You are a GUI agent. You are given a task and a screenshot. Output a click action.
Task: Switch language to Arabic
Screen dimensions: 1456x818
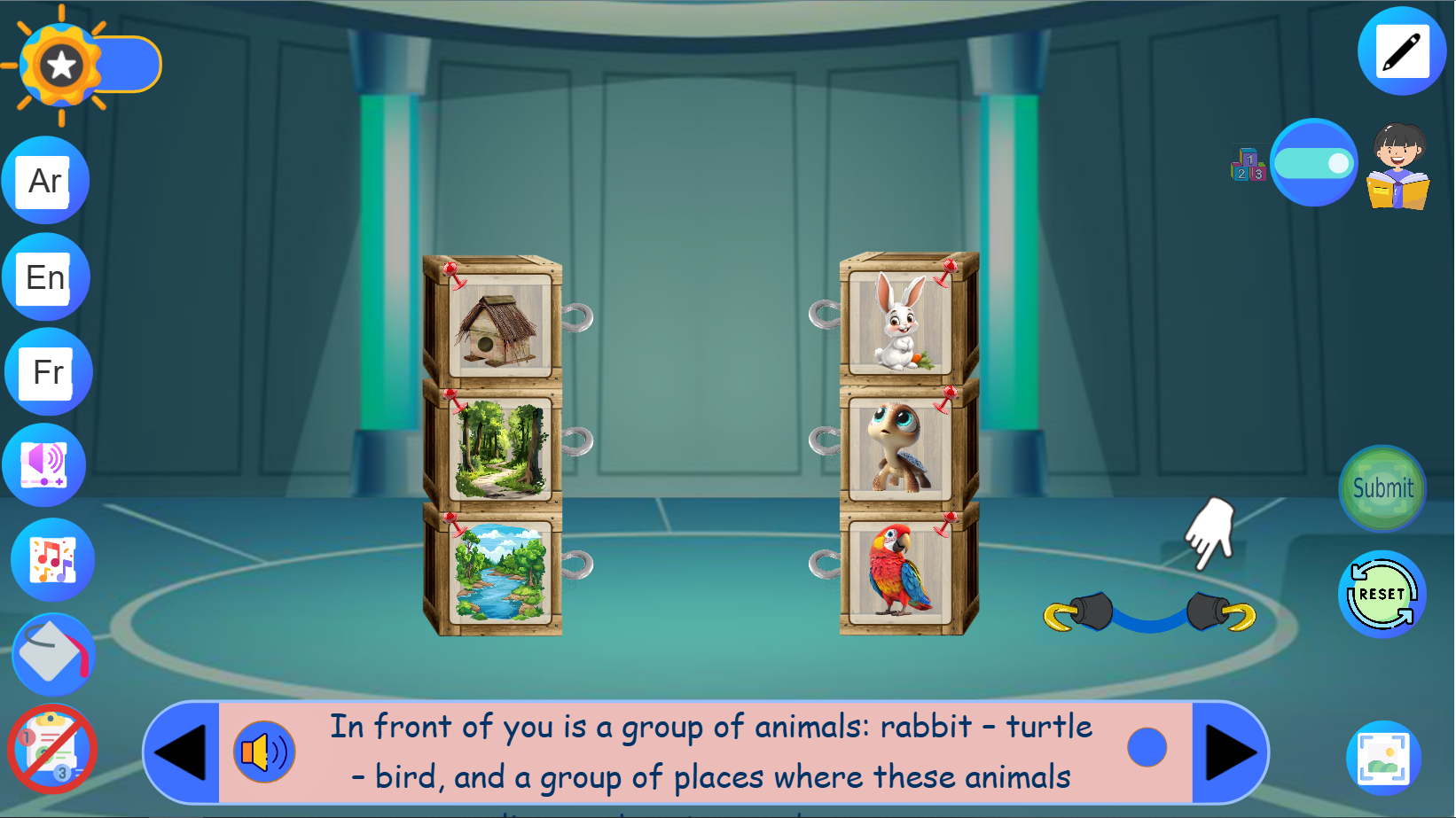[45, 180]
